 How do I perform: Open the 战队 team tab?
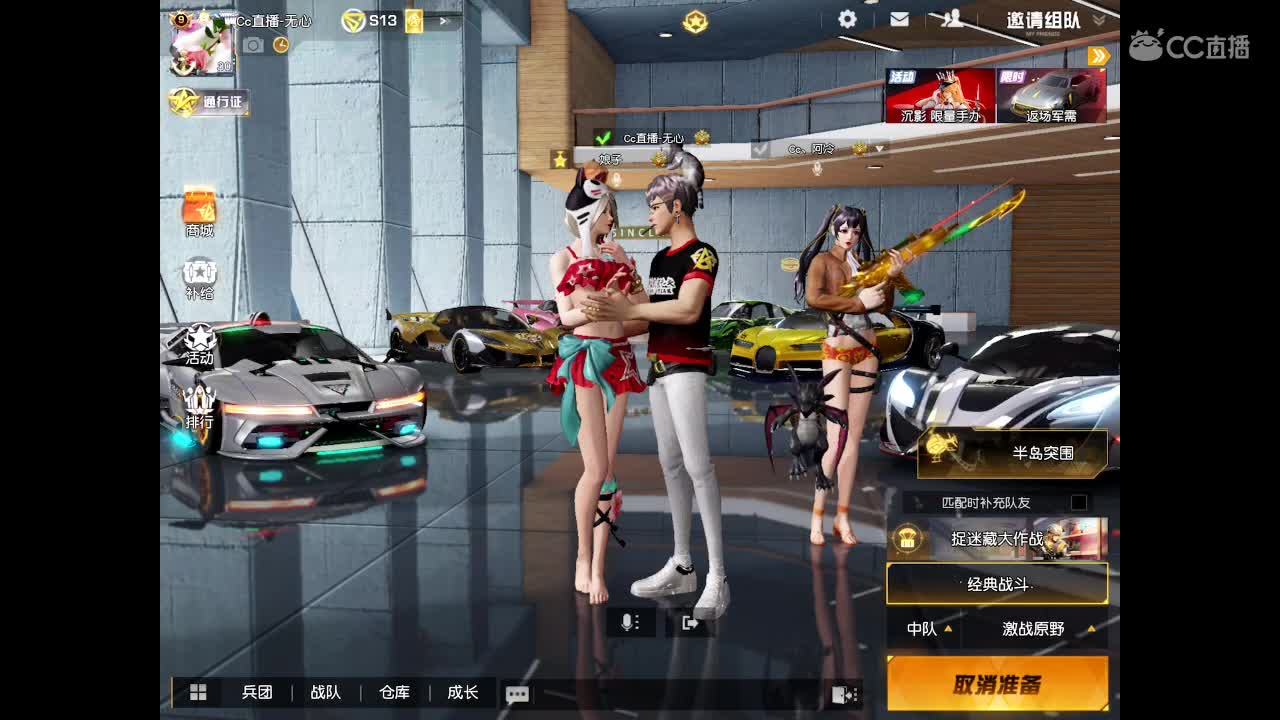coord(325,692)
